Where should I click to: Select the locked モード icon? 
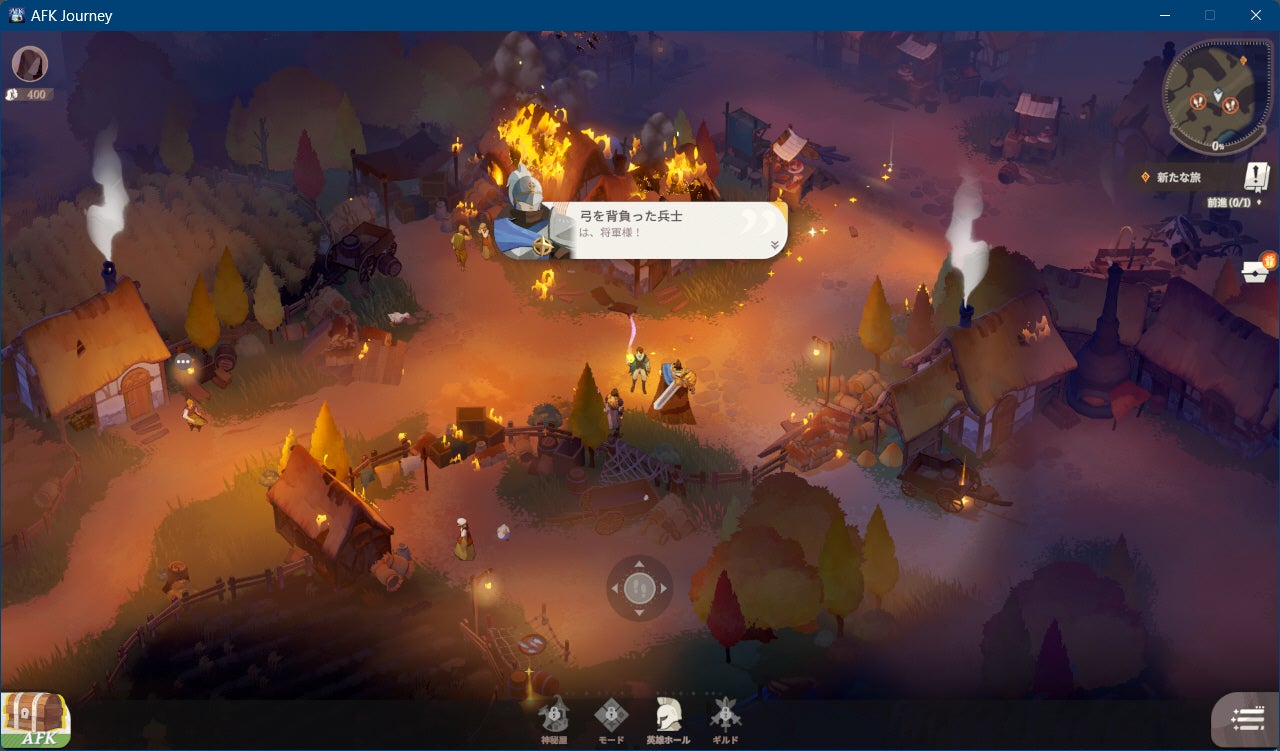pyautogui.click(x=611, y=718)
